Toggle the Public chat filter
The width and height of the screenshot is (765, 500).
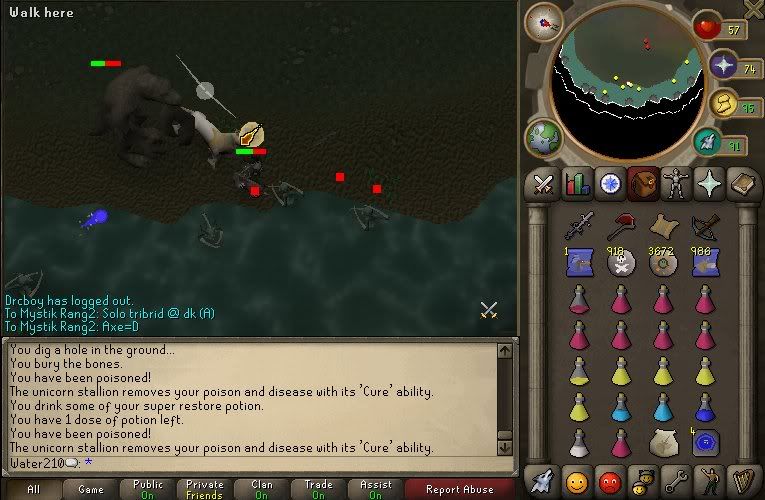148,489
